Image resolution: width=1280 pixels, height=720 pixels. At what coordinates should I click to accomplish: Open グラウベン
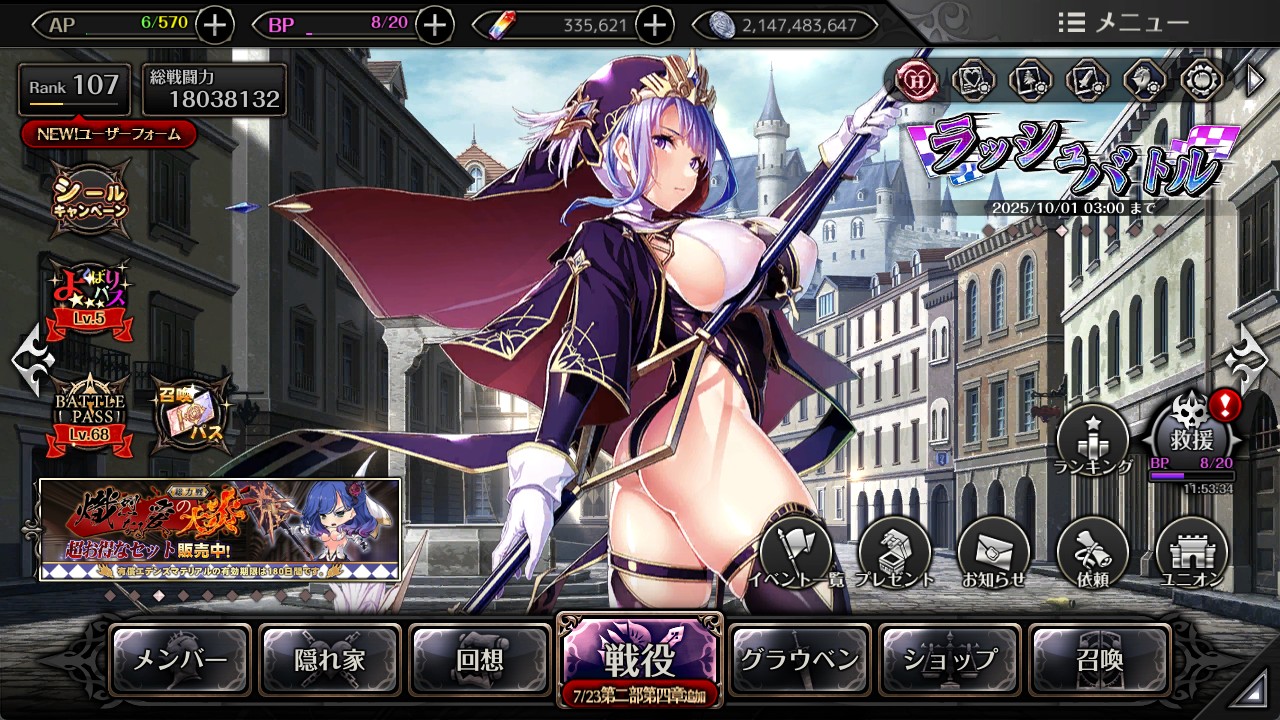click(799, 659)
